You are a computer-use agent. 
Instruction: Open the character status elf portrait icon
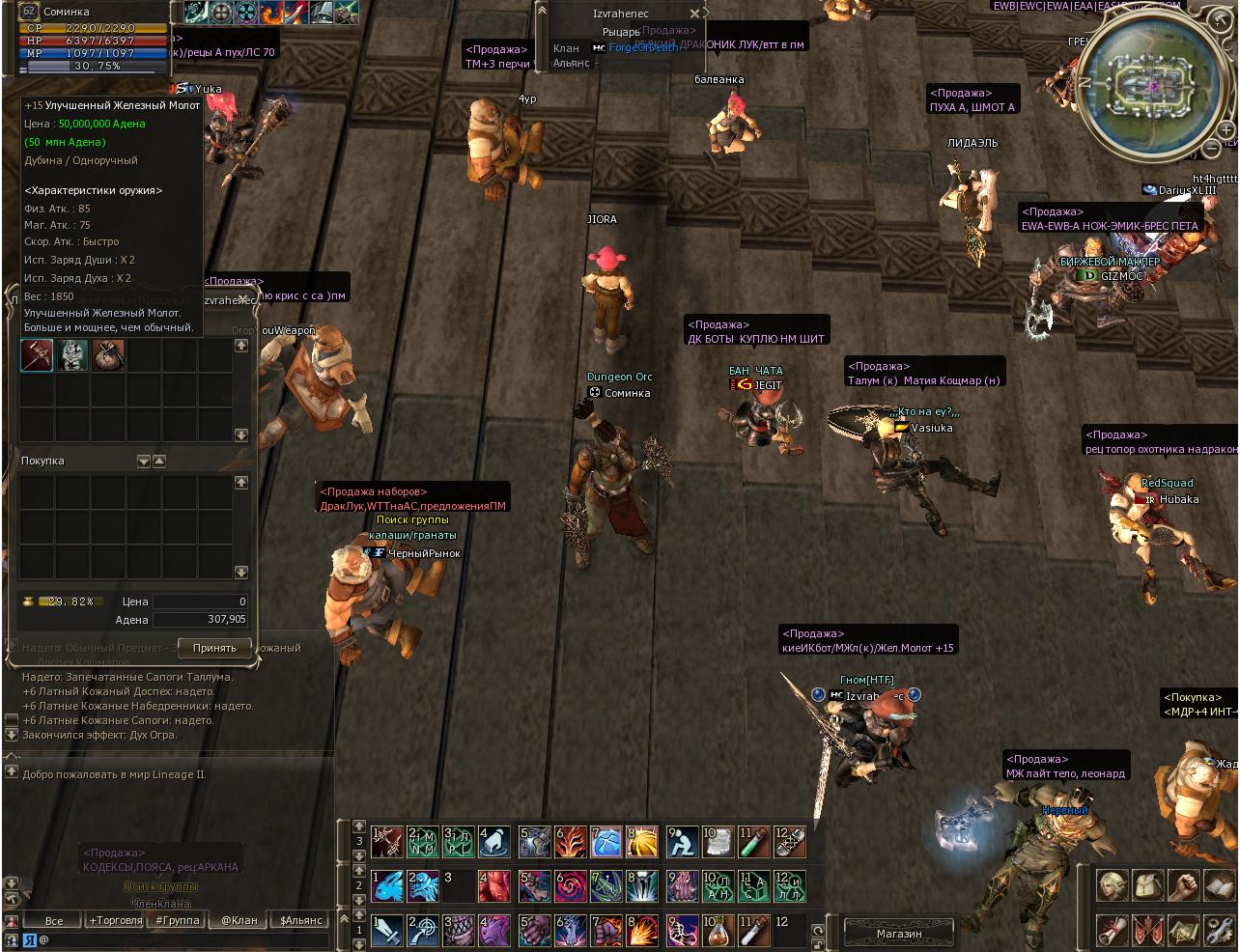click(x=1113, y=885)
